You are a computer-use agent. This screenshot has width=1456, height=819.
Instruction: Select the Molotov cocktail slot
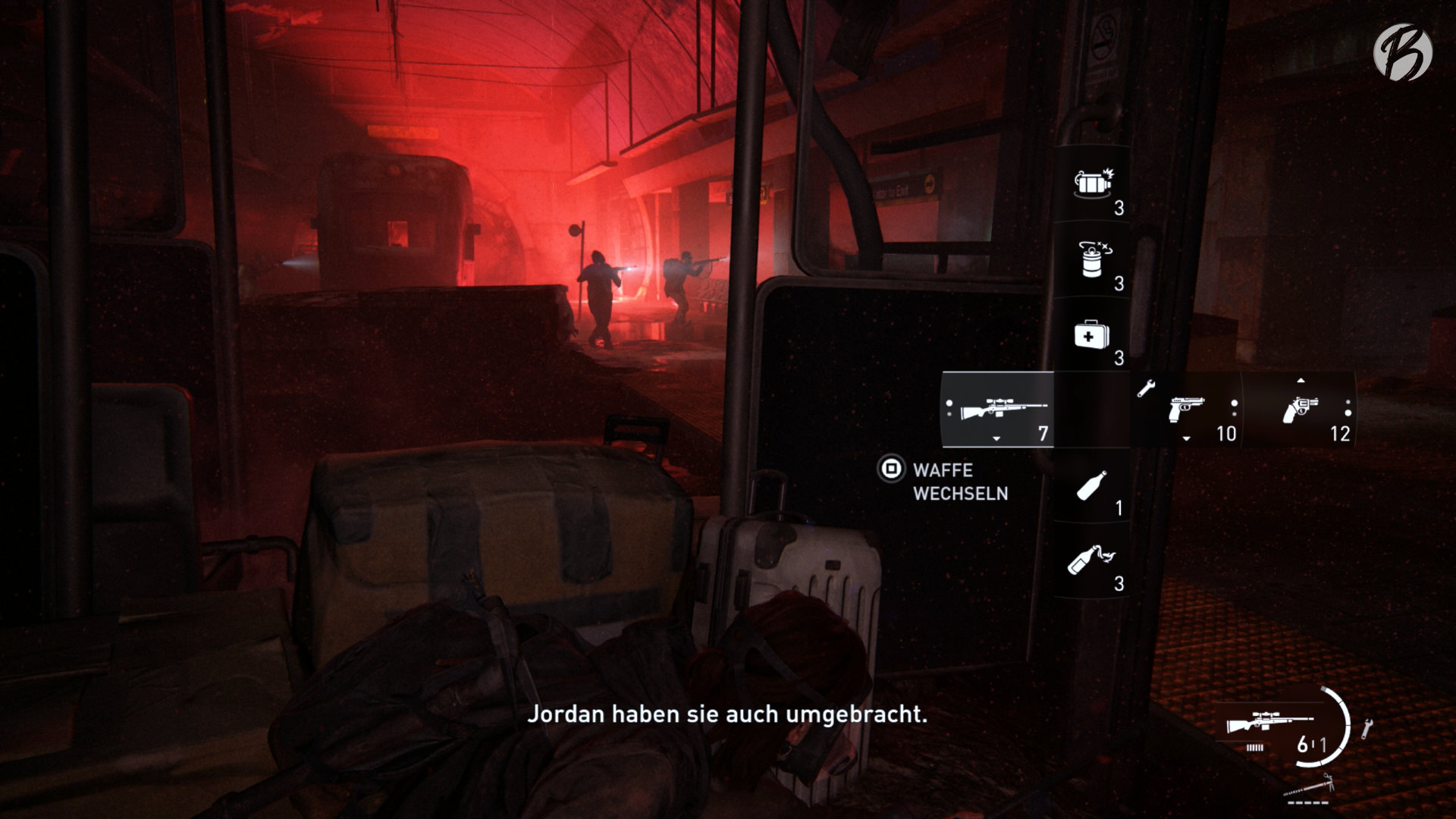click(1091, 561)
